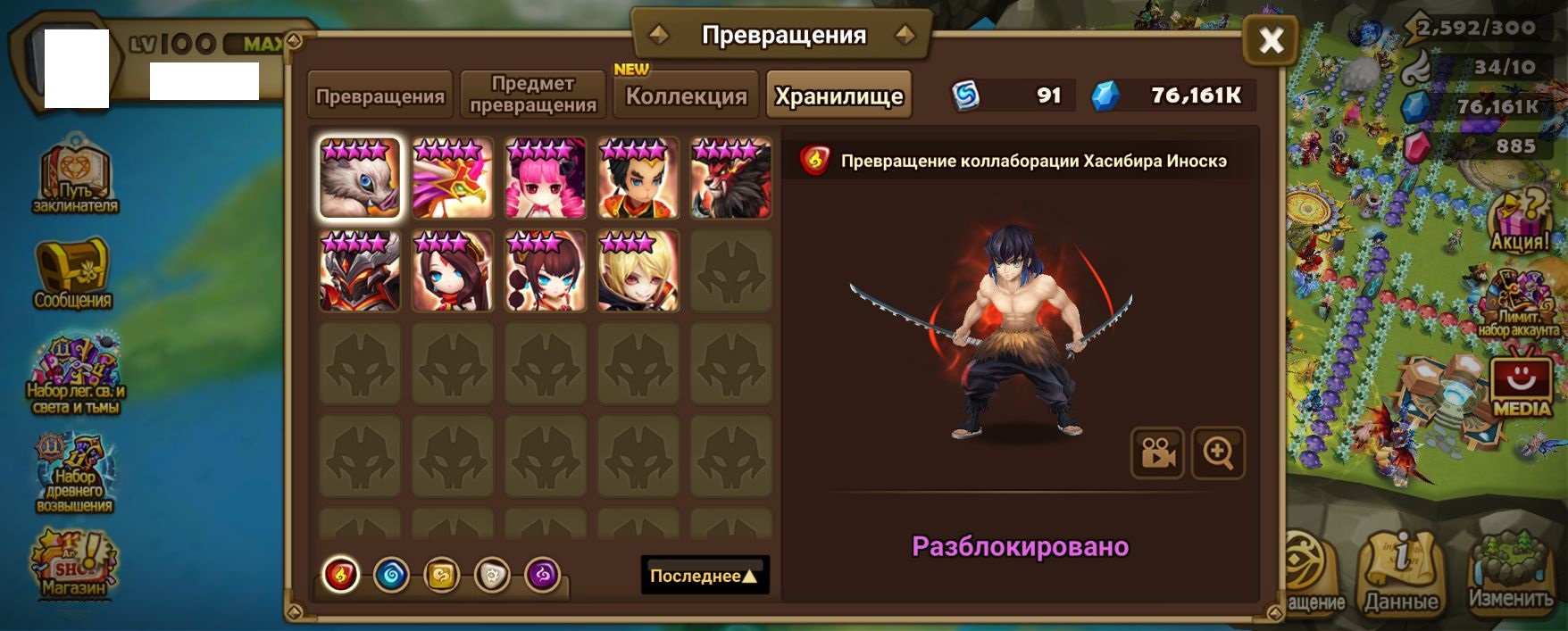
Task: Play the transformation preview video
Action: coord(1157,453)
